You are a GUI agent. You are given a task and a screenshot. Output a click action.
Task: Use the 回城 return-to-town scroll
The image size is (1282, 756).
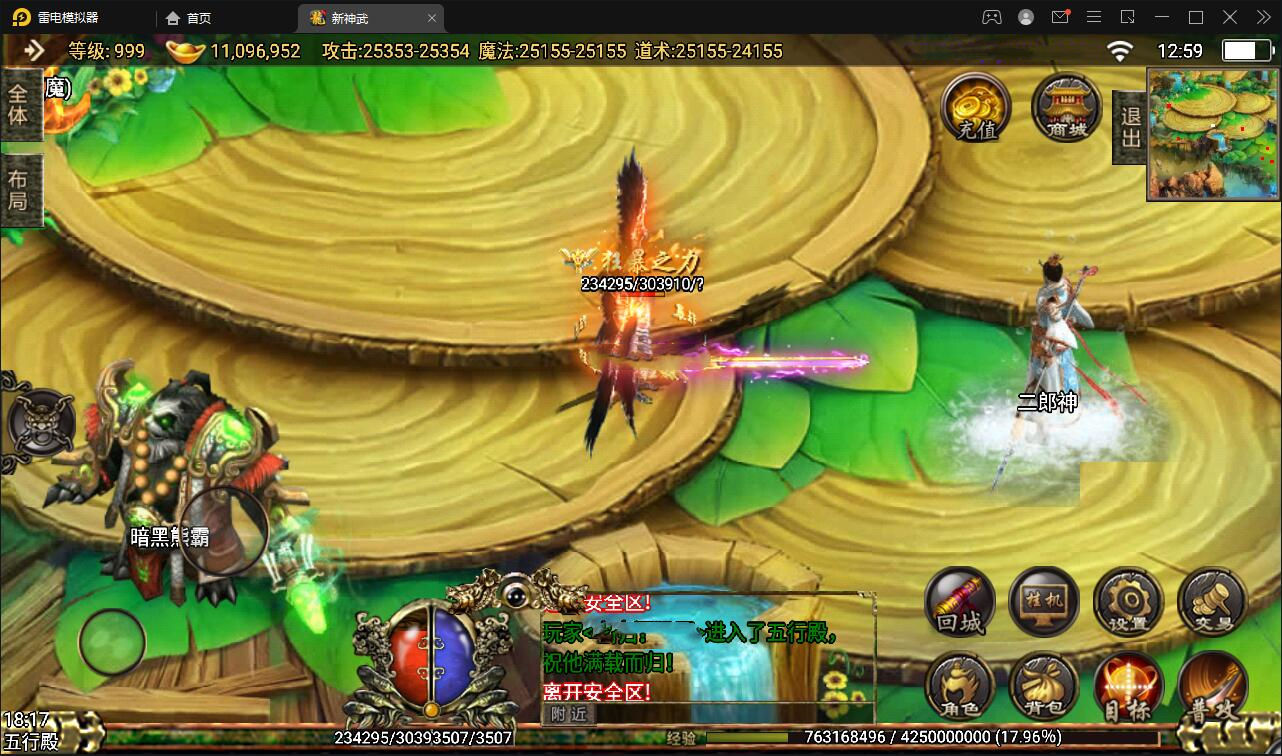click(960, 601)
